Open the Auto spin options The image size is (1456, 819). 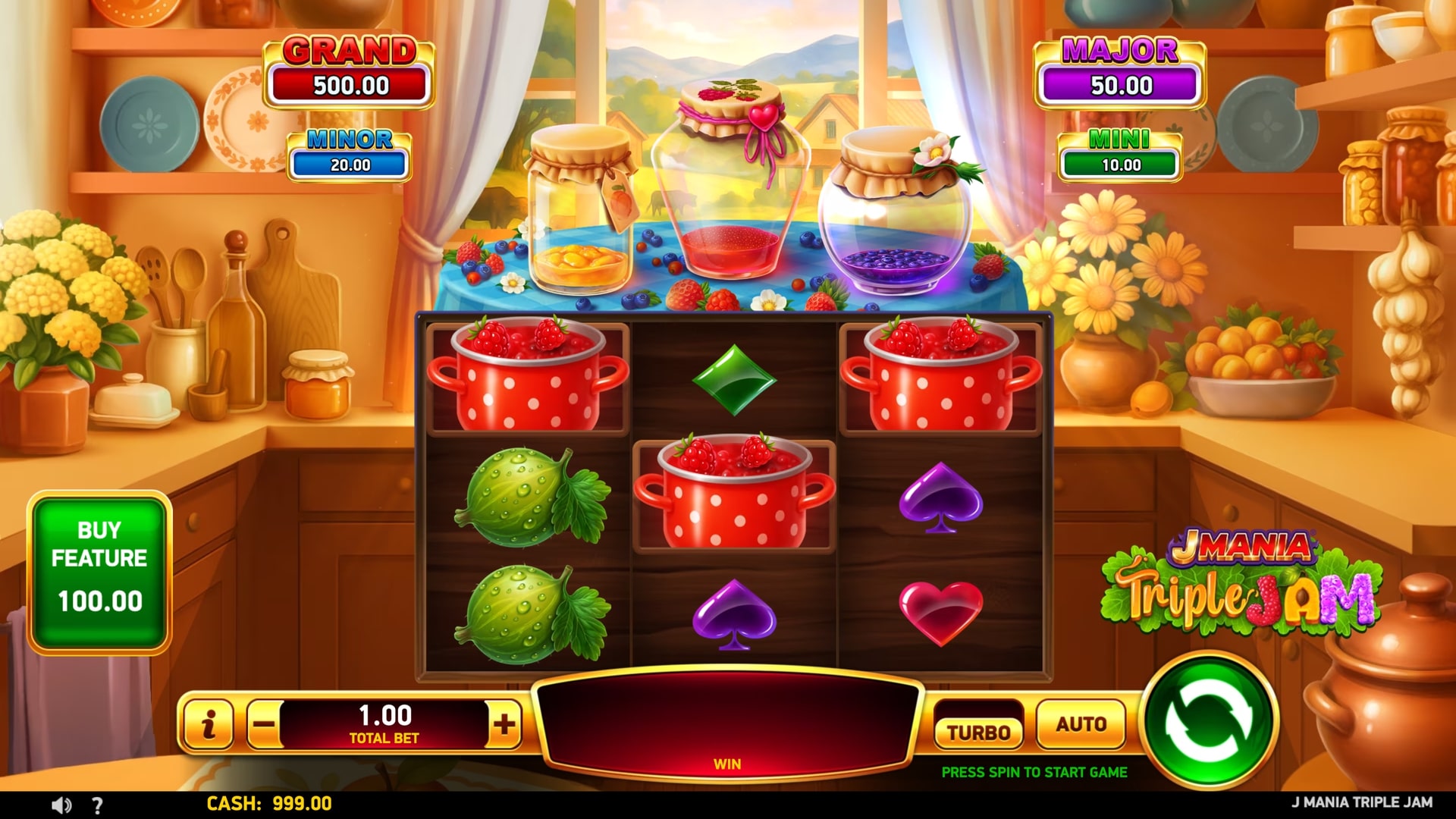coord(1081,724)
